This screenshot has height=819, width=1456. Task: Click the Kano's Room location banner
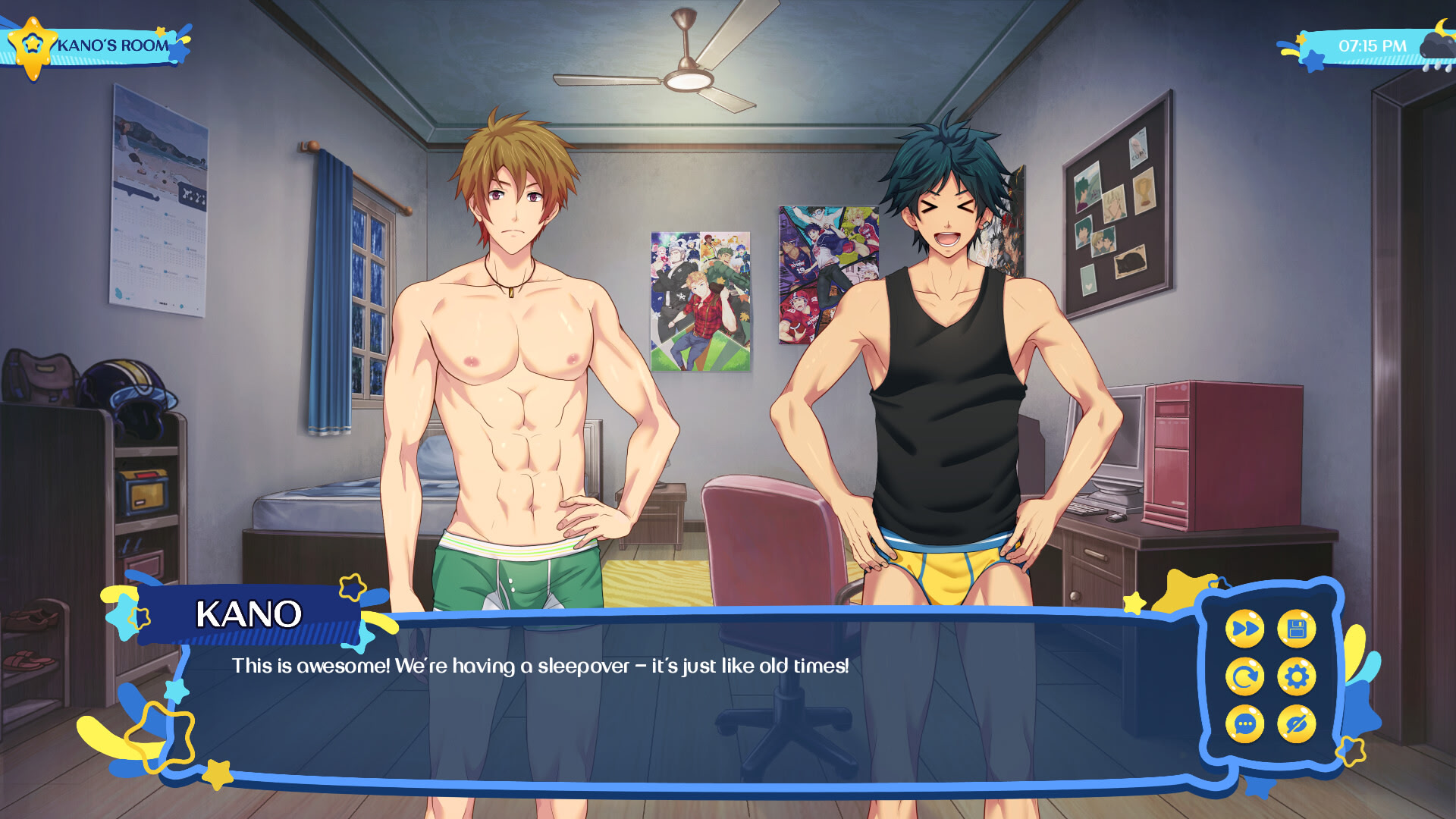(114, 45)
